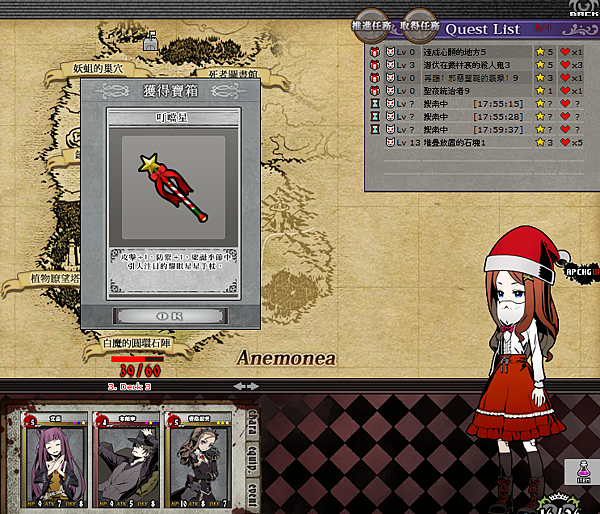Viewport: 600px width, 514px height.
Task: Select quest 聖夜統治者9
Action: [x=468, y=91]
